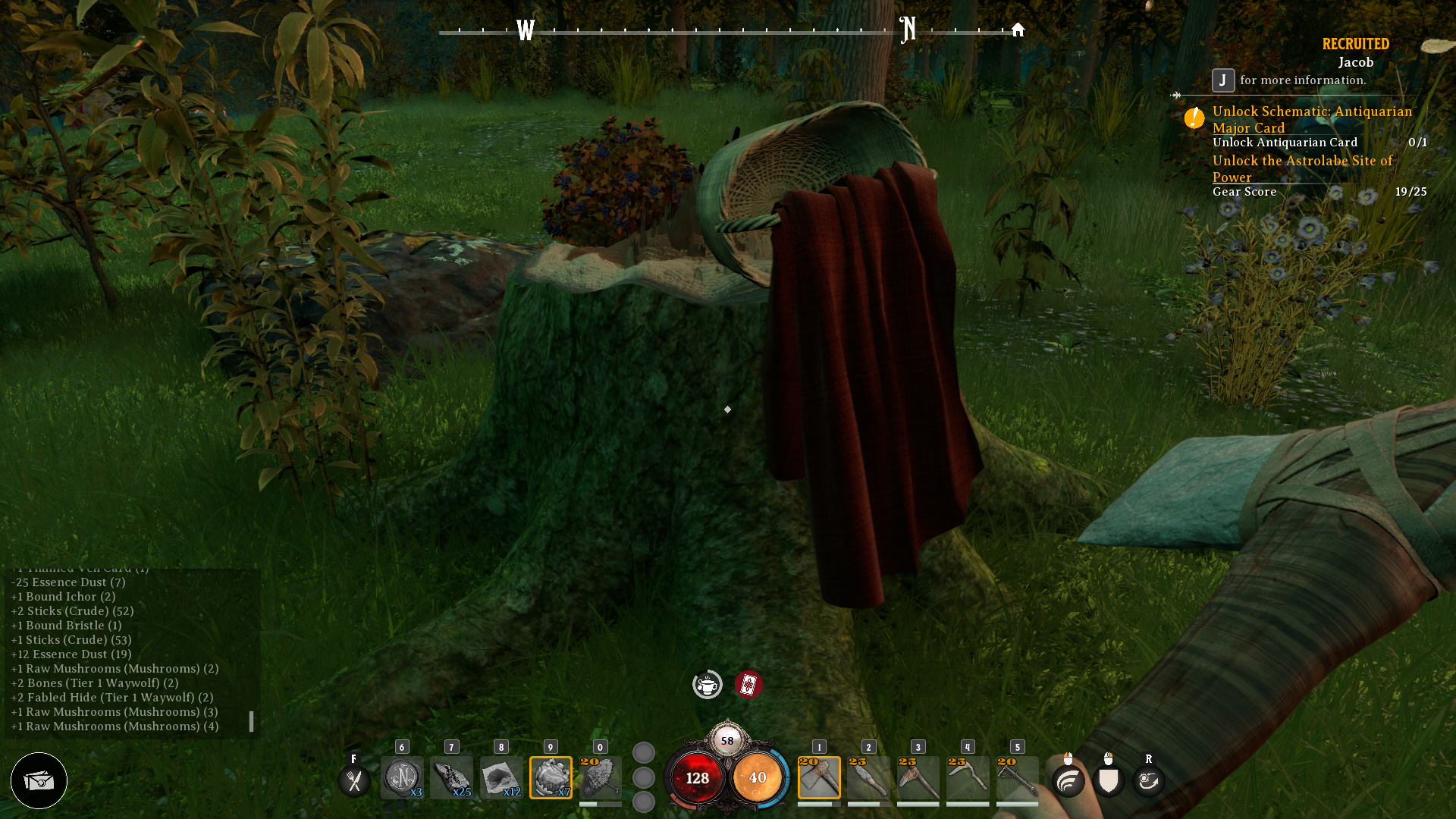Click the J keybind prompt for more information

click(x=1222, y=80)
